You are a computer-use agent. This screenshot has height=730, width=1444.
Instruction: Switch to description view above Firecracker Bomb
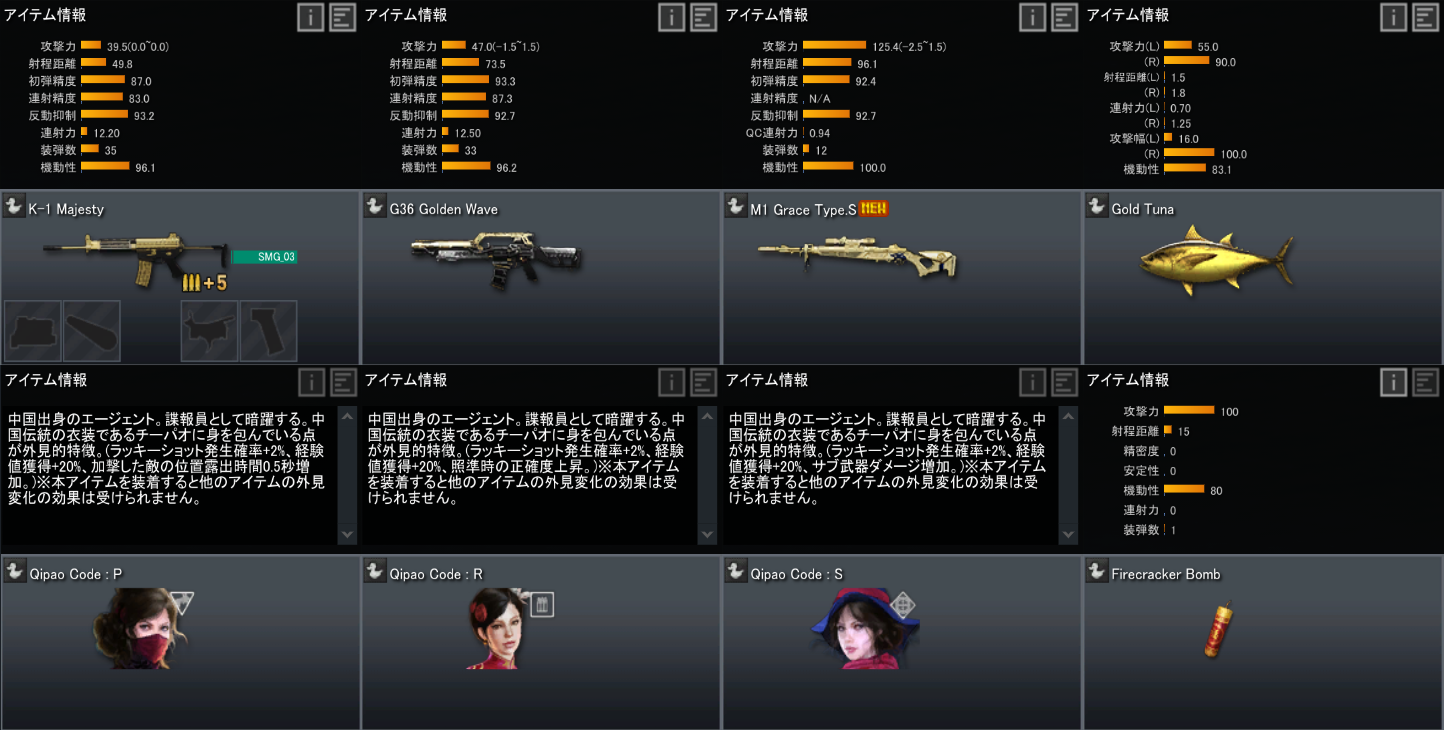pyautogui.click(x=1425, y=382)
